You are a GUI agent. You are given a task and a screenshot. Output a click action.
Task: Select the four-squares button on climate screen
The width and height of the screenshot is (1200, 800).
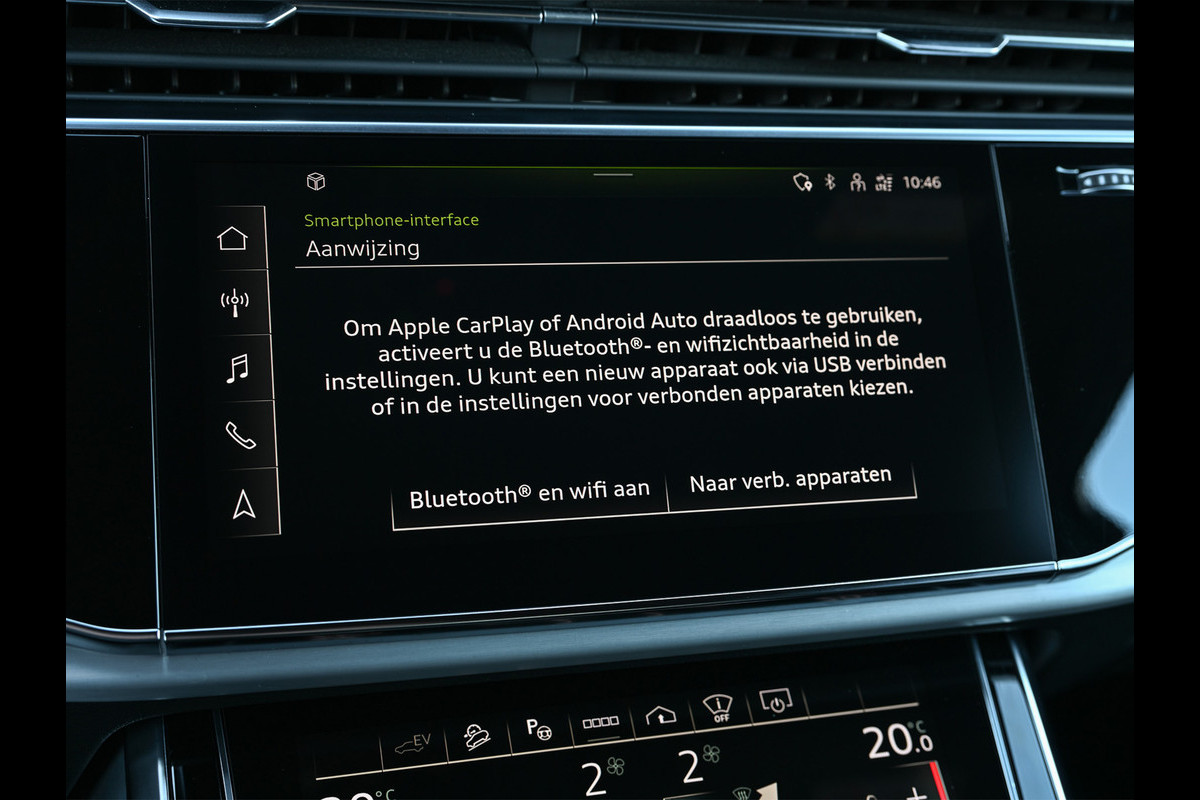click(x=601, y=722)
